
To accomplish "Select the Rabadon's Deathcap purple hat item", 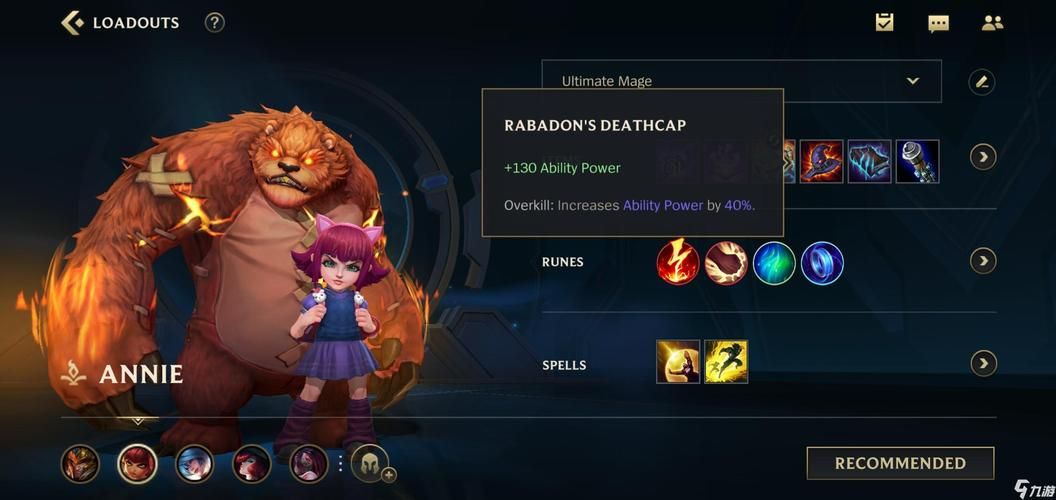I will (x=821, y=161).
